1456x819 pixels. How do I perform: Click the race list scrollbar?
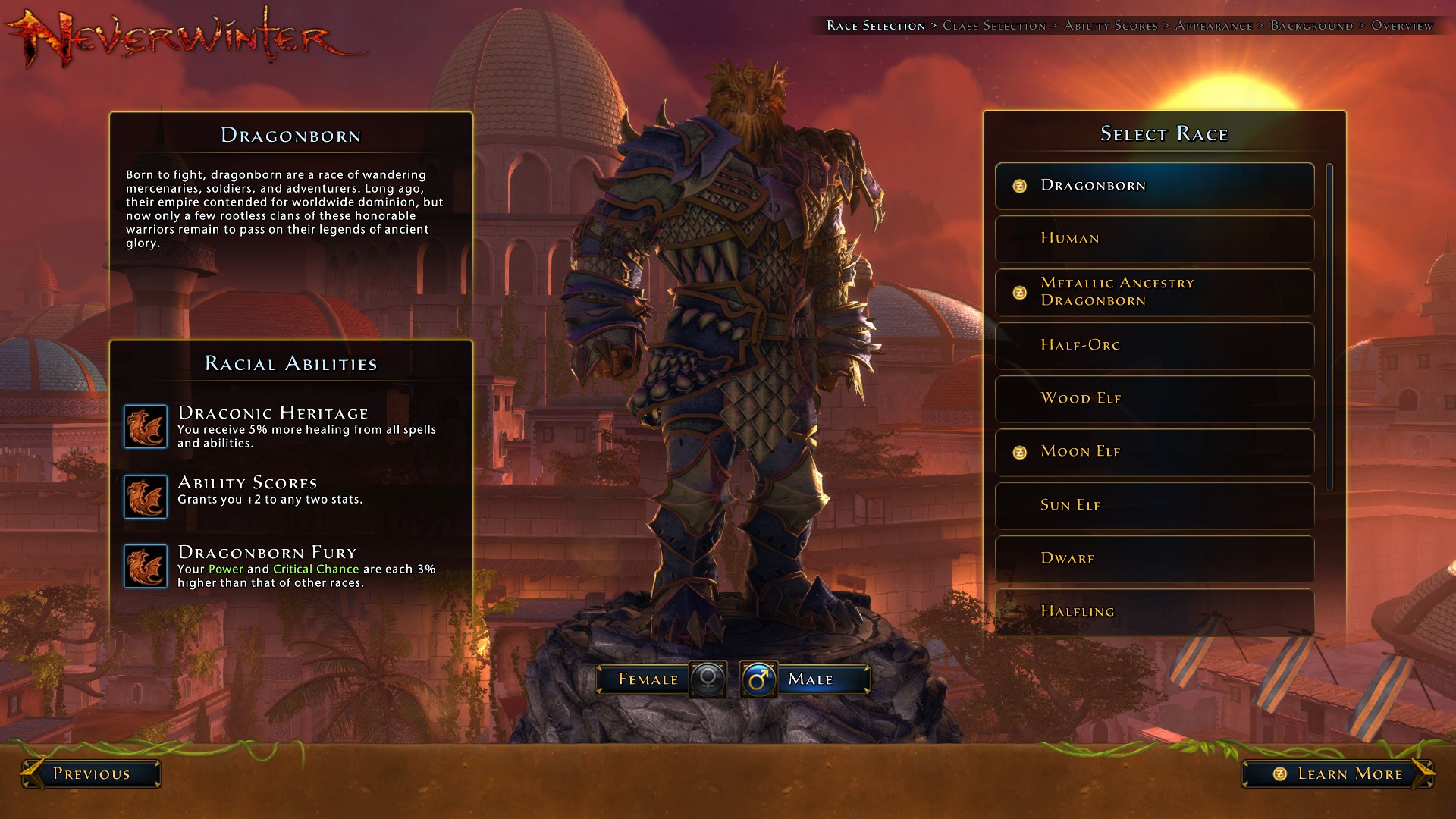point(1329,326)
